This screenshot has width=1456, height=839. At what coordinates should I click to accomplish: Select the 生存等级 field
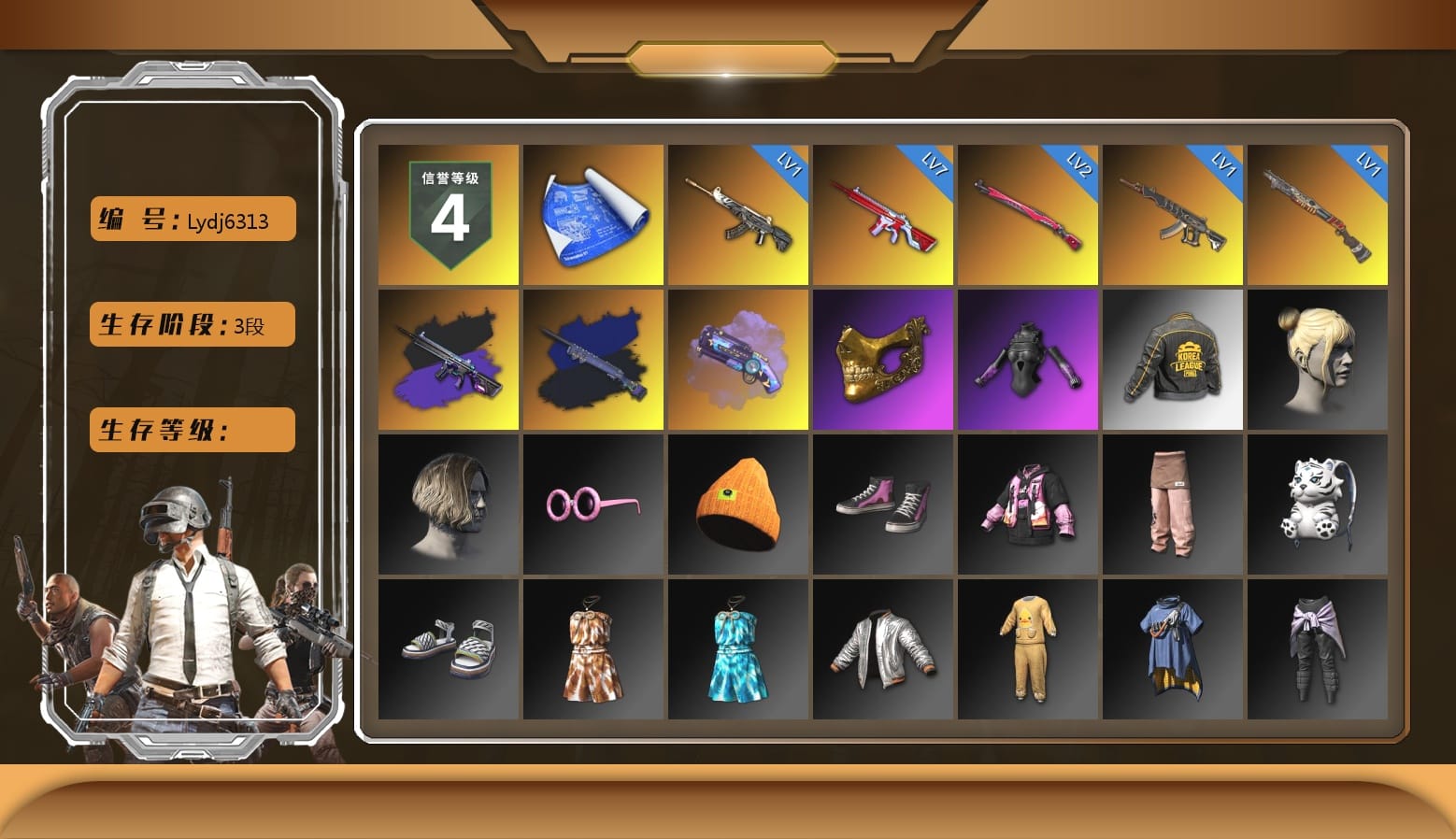point(191,430)
